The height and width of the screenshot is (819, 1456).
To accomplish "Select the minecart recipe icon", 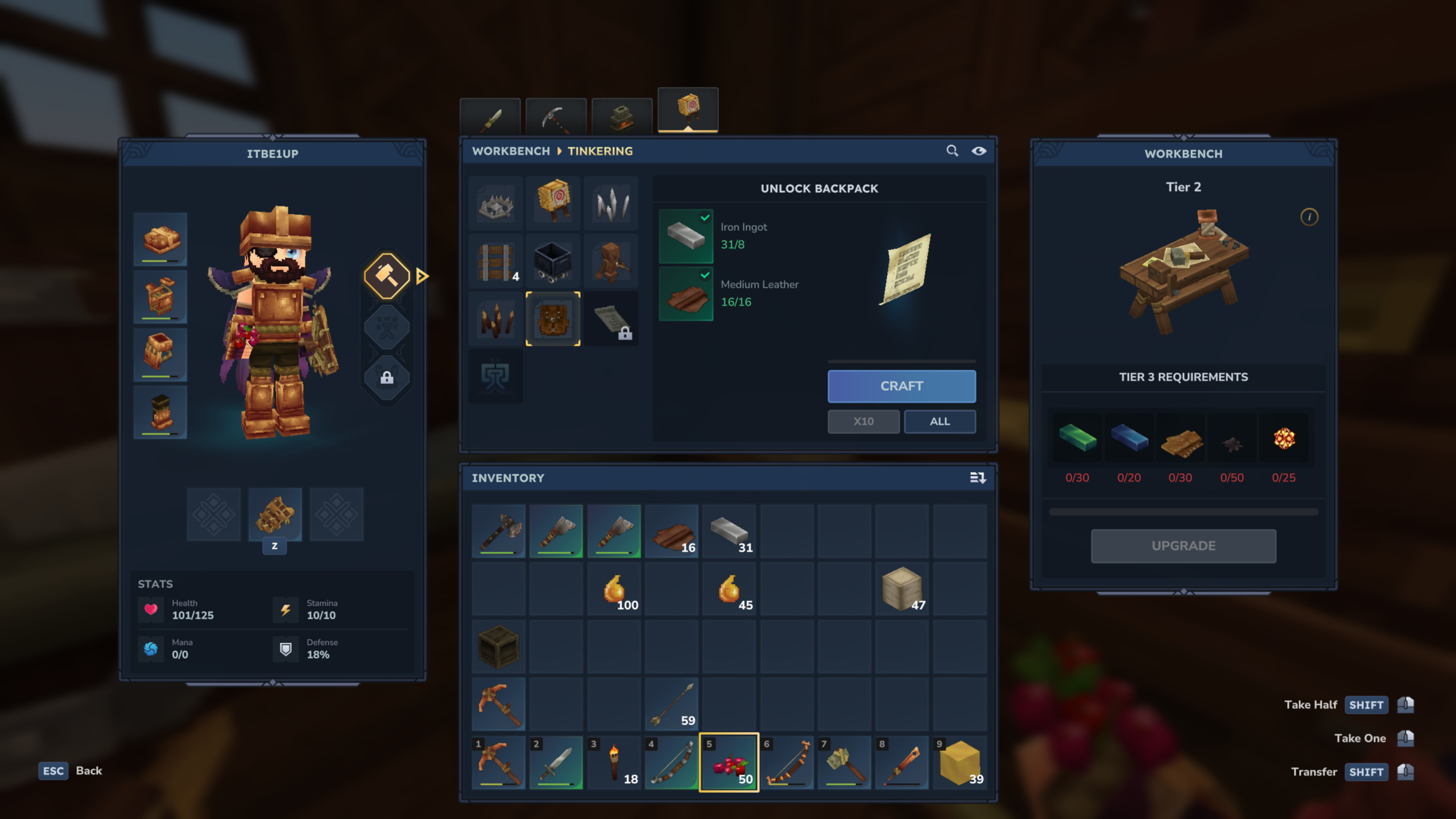I will (552, 260).
